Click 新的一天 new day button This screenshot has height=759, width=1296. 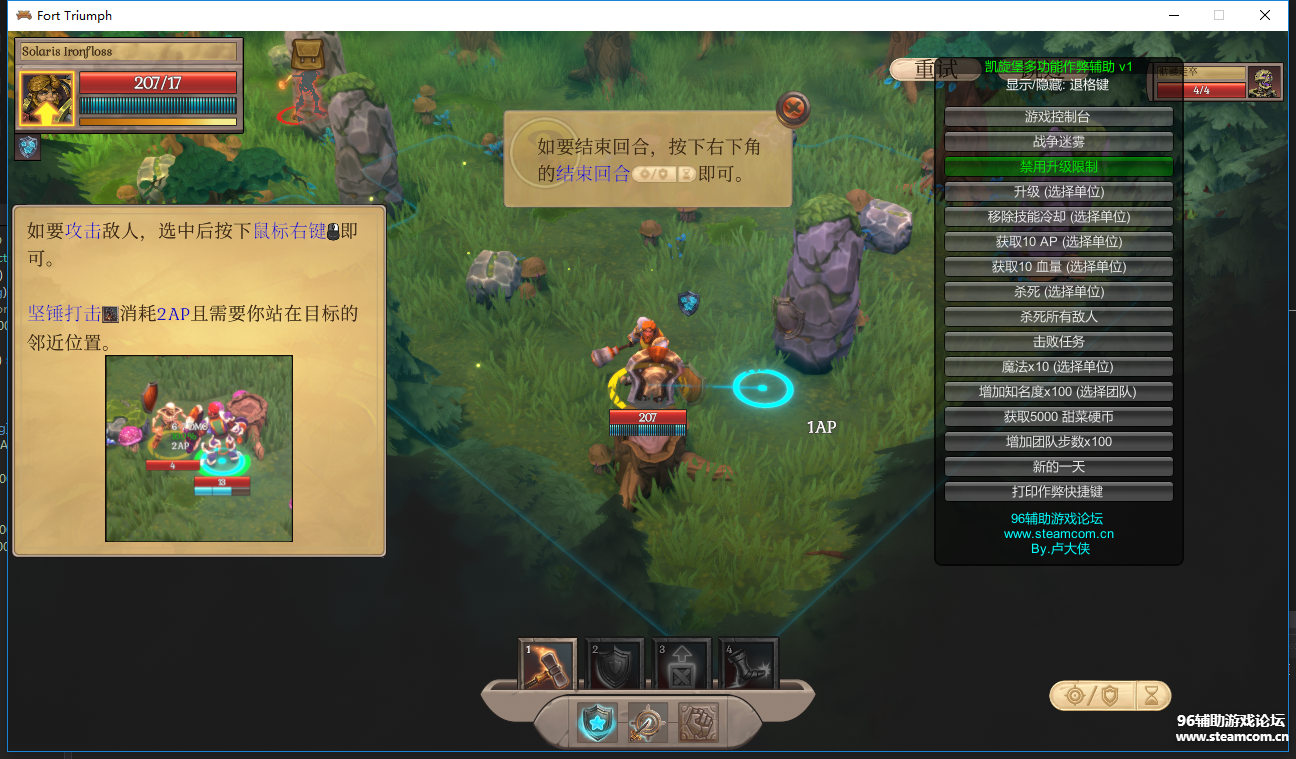point(1058,467)
